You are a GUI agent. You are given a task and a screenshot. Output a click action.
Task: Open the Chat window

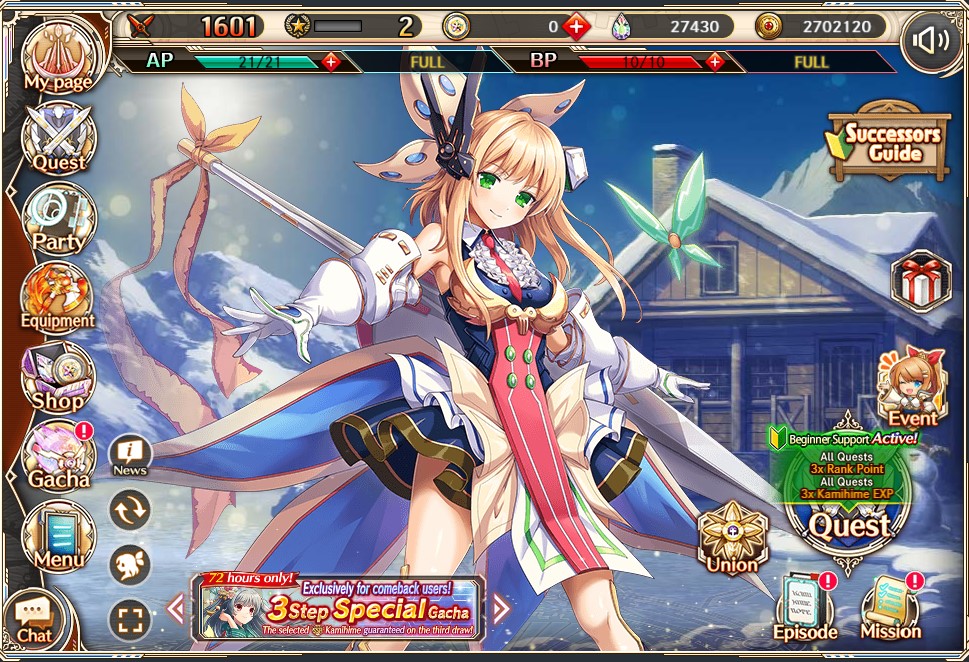click(34, 617)
